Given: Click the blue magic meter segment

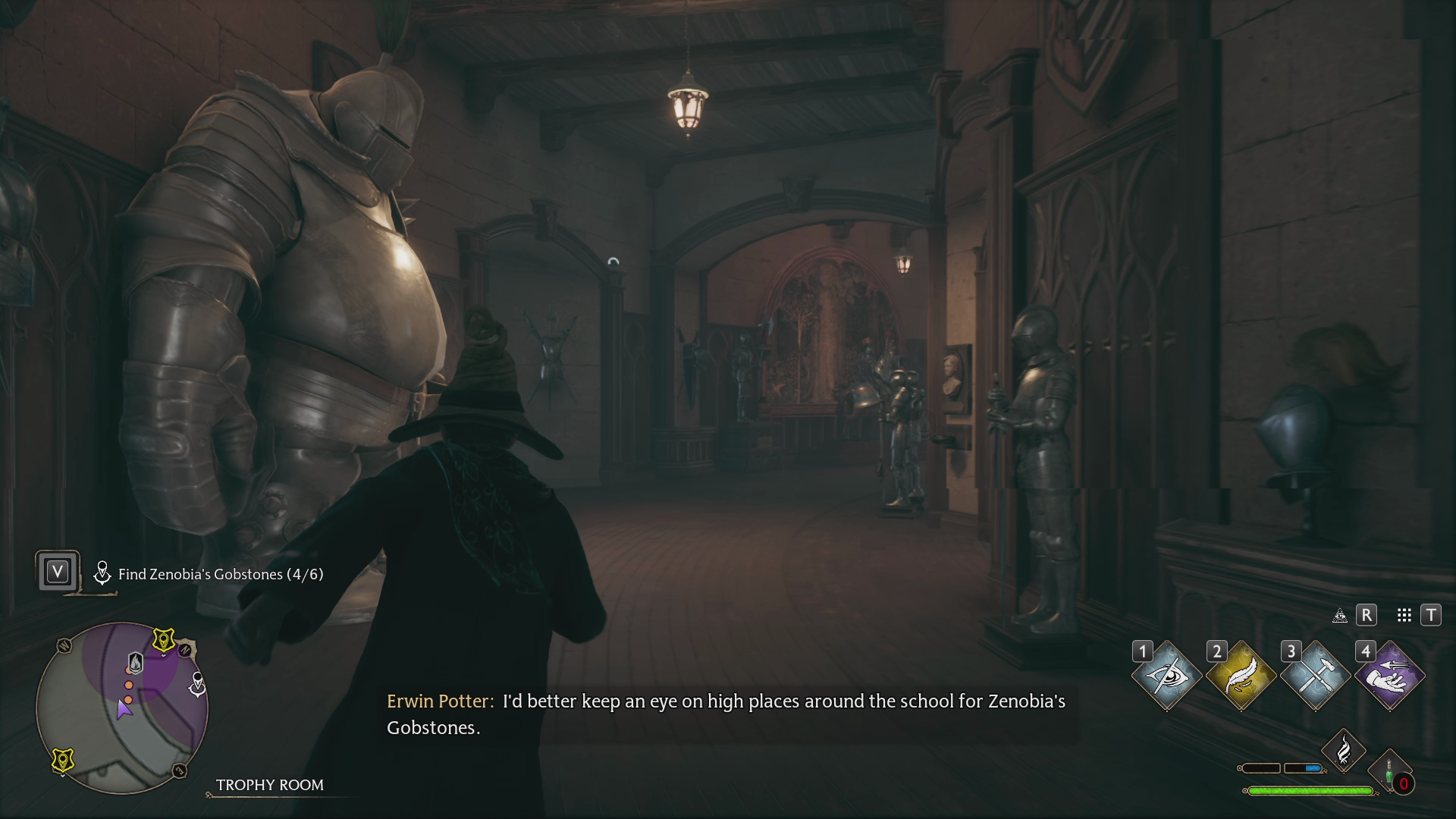Looking at the screenshot, I should (1312, 768).
